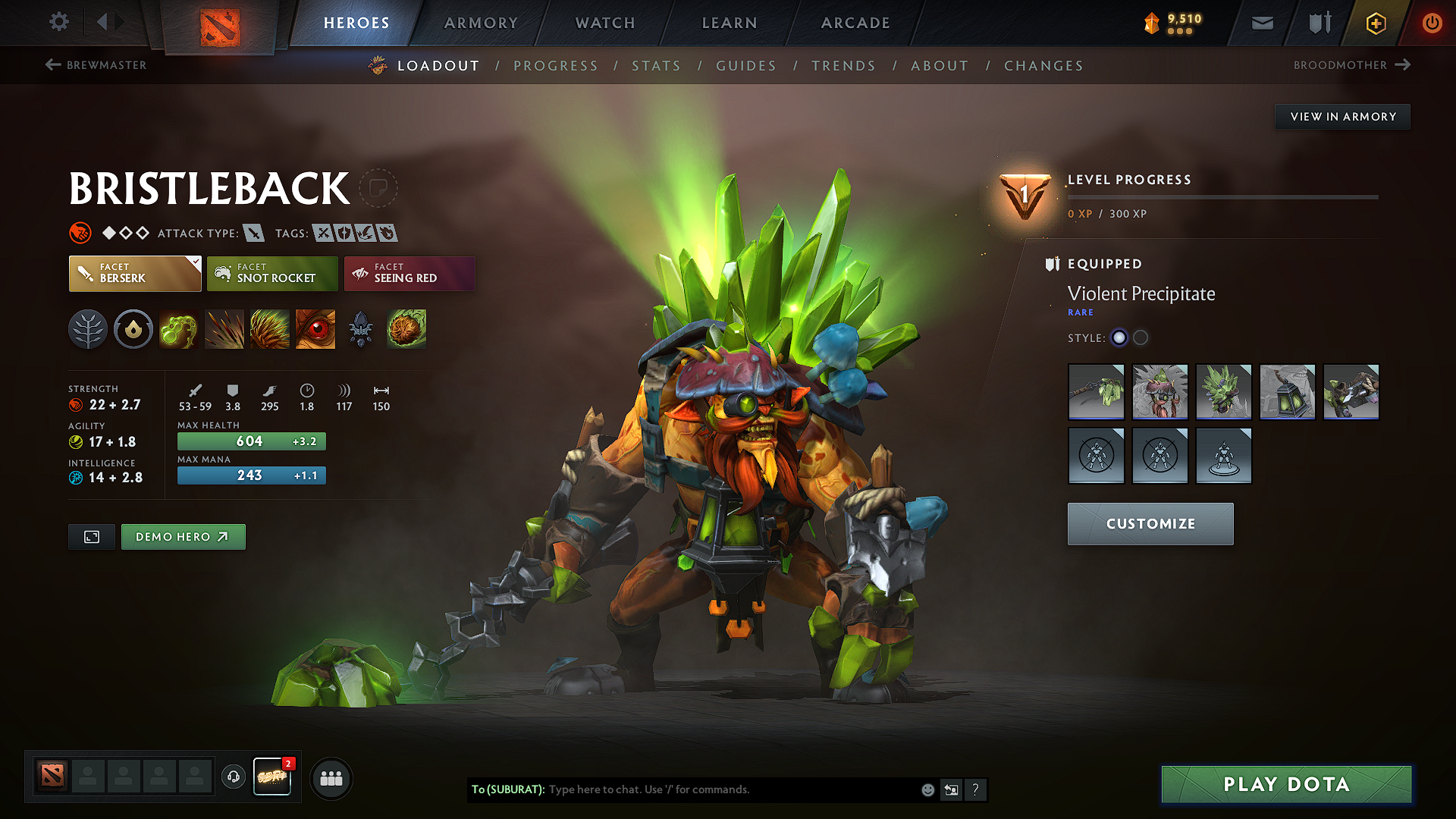View the Viscous Nasal Goo ability icon
1456x819 pixels.
tap(179, 329)
